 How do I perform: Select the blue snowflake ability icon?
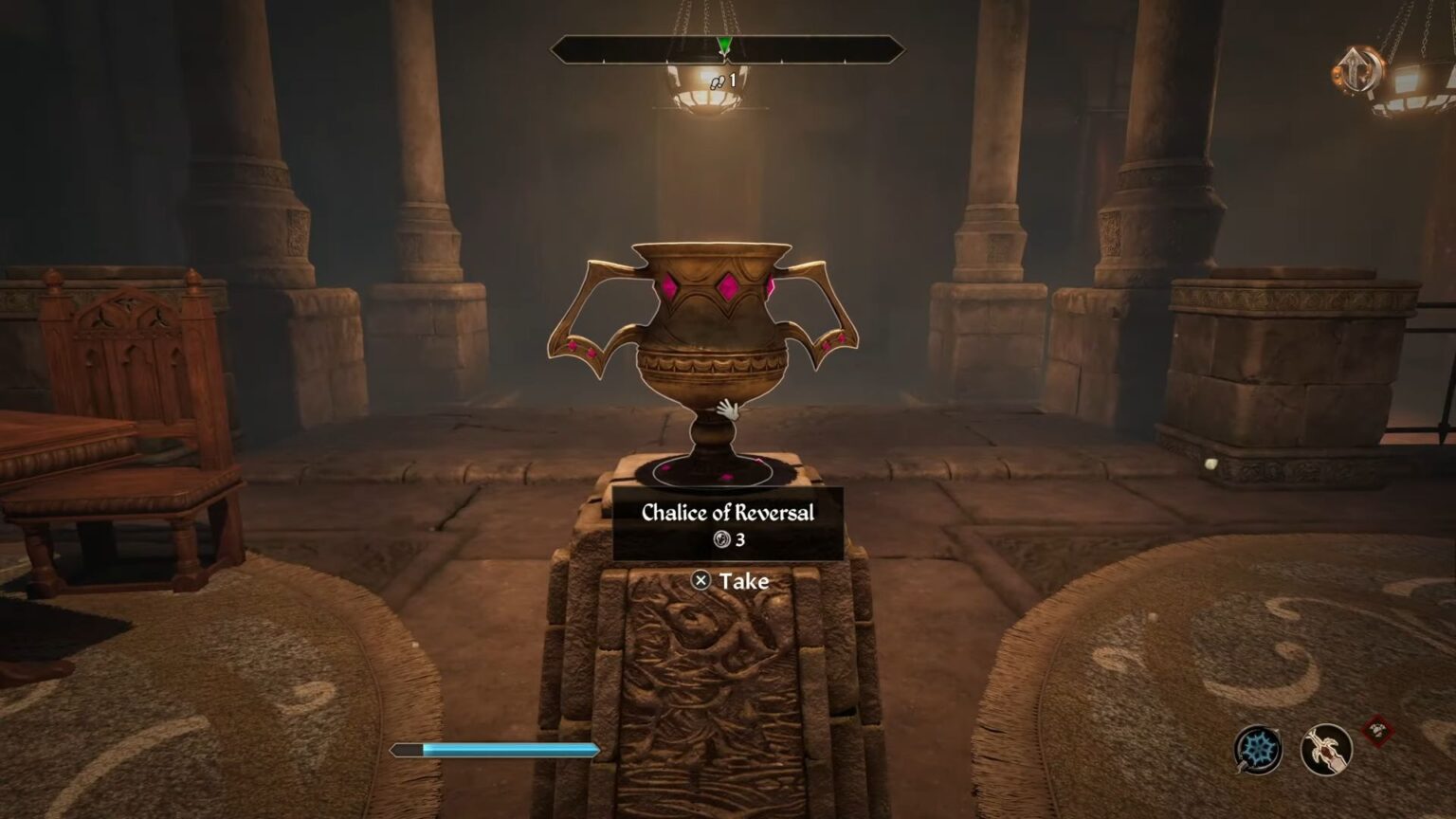tap(1257, 750)
